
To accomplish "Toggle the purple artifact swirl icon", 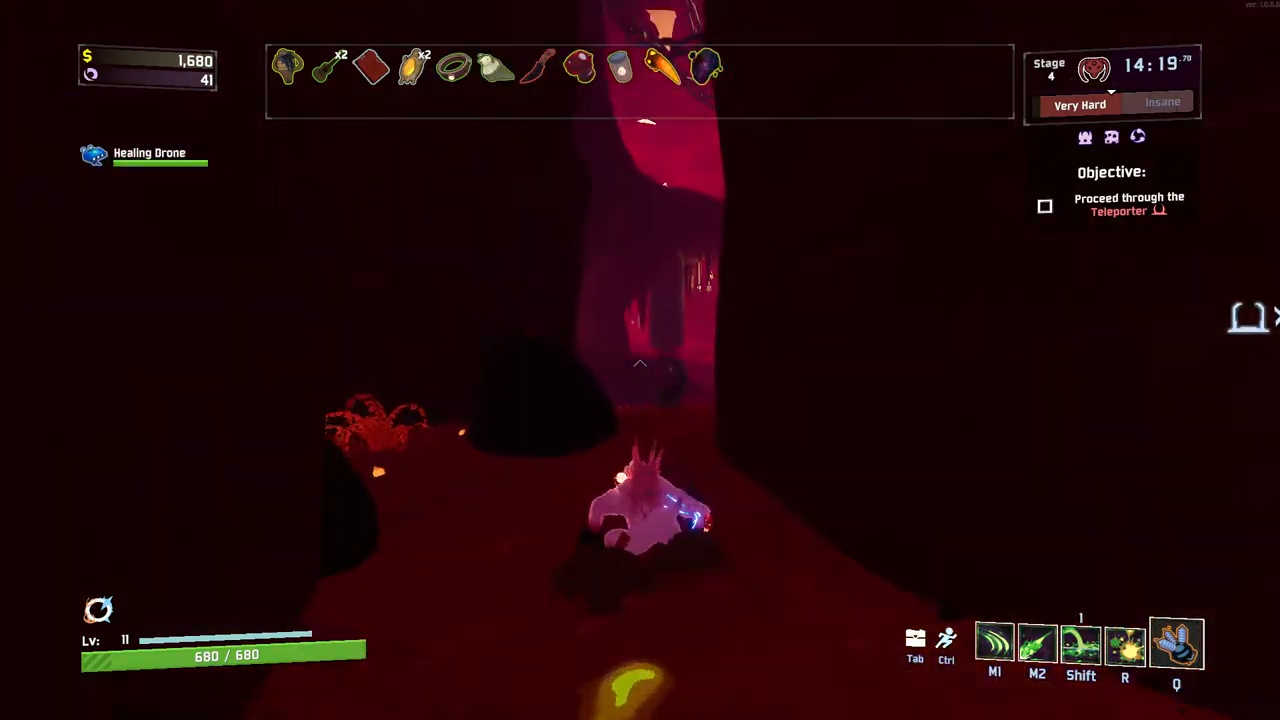I will click(1137, 137).
